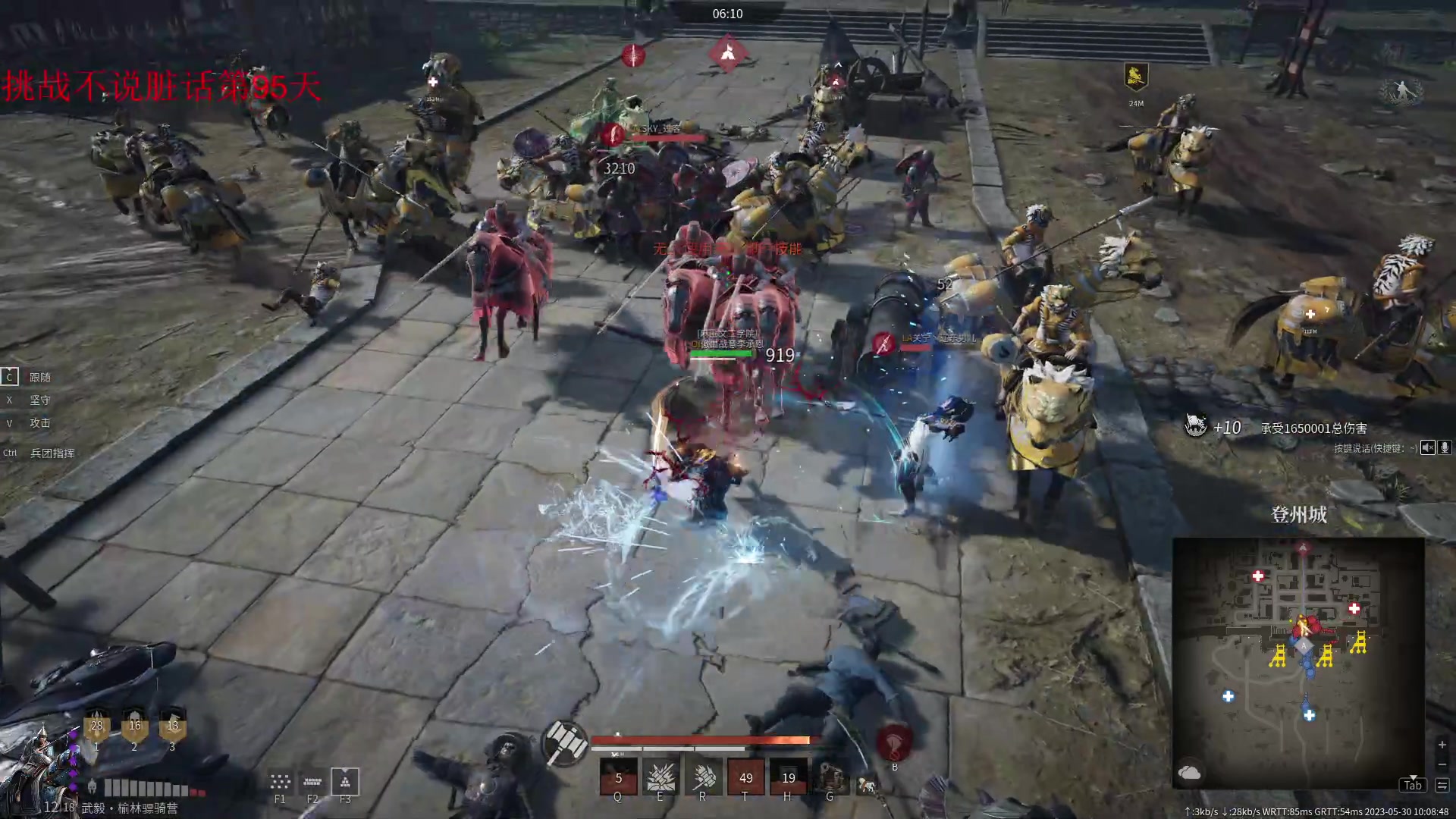Zoom in the minimap with plus button
1456x819 pixels.
click(1442, 745)
